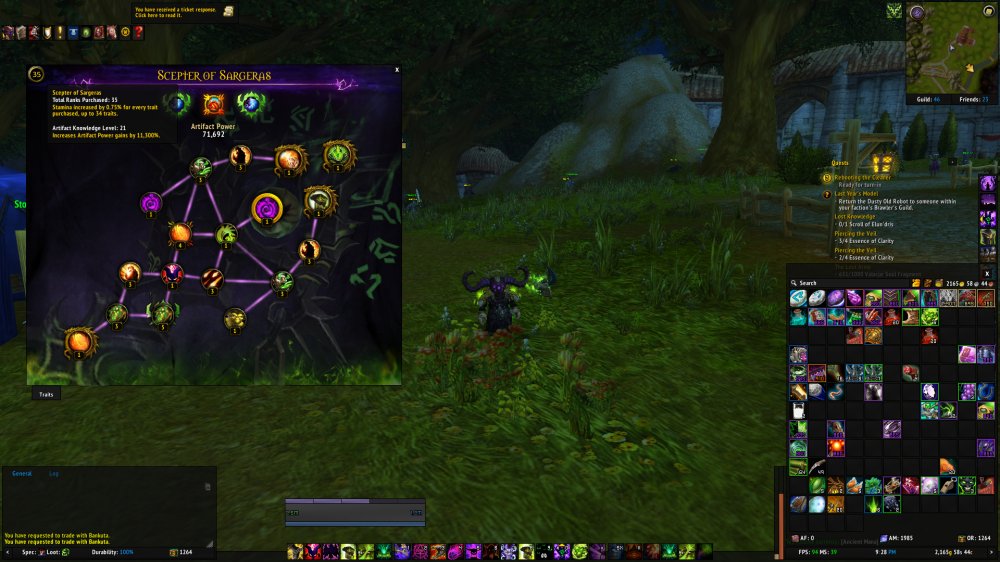Switch to the Log chat tab
This screenshot has height=562, width=1000.
(x=53, y=472)
